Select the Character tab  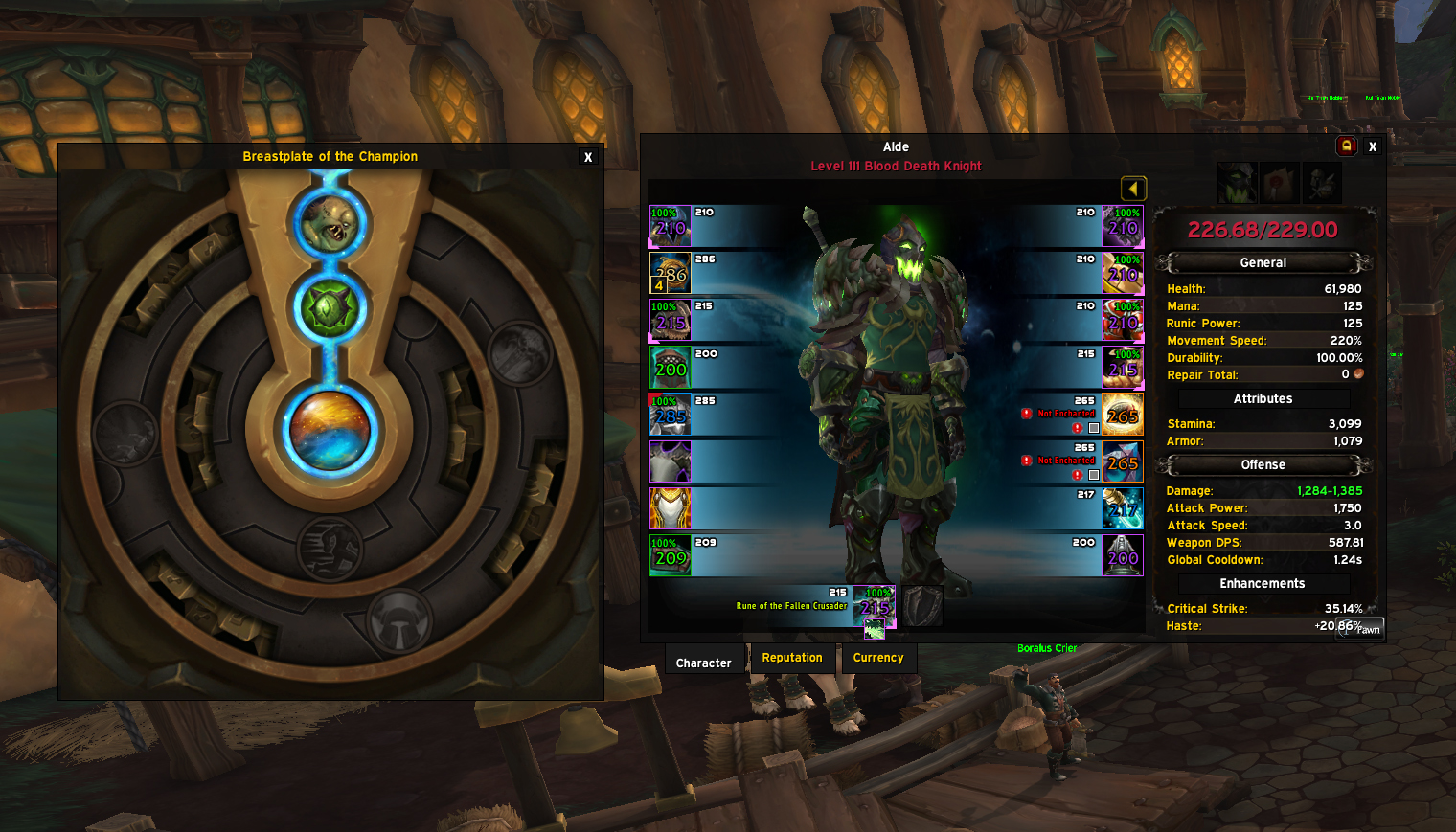[703, 663]
